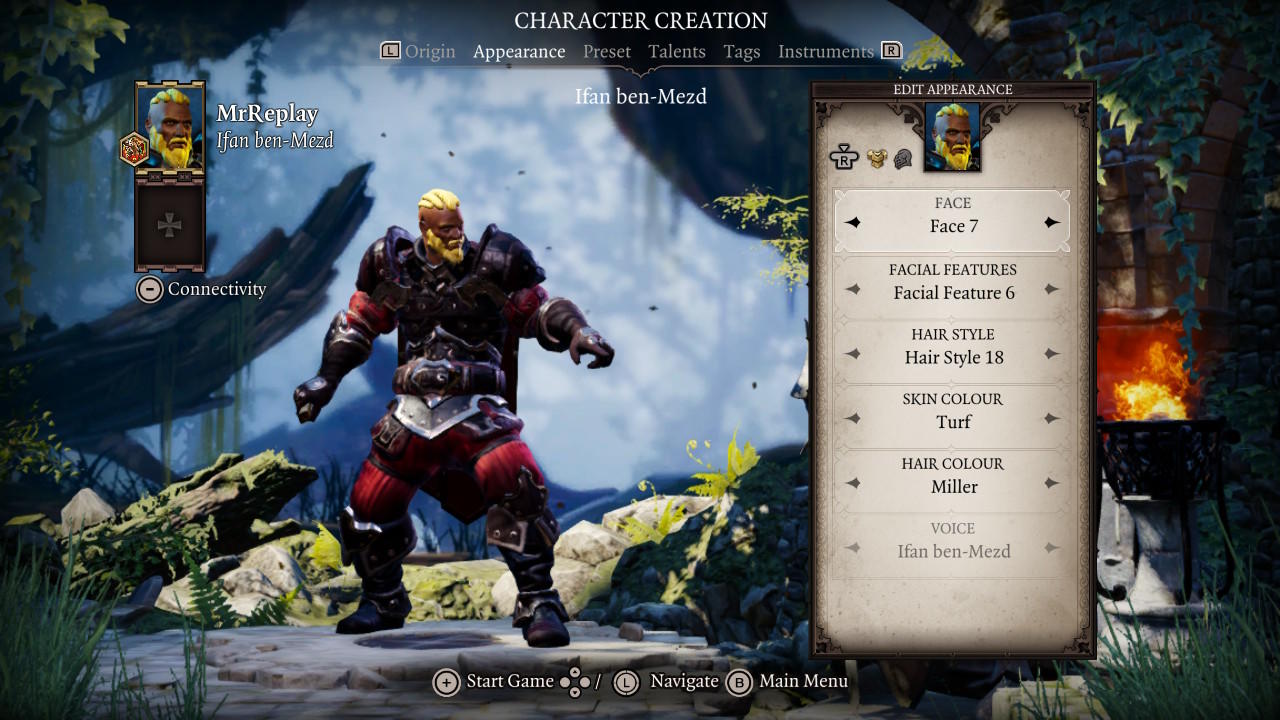Click the empty second player slot
This screenshot has height=720, width=1280.
click(170, 225)
